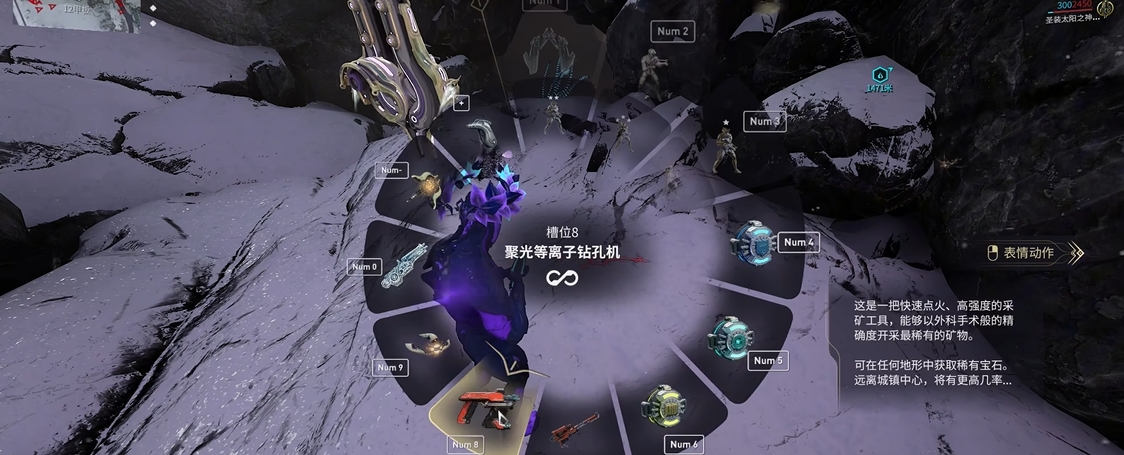Use the cyan device in slot Num 5
This screenshot has width=1124, height=455.
click(733, 338)
